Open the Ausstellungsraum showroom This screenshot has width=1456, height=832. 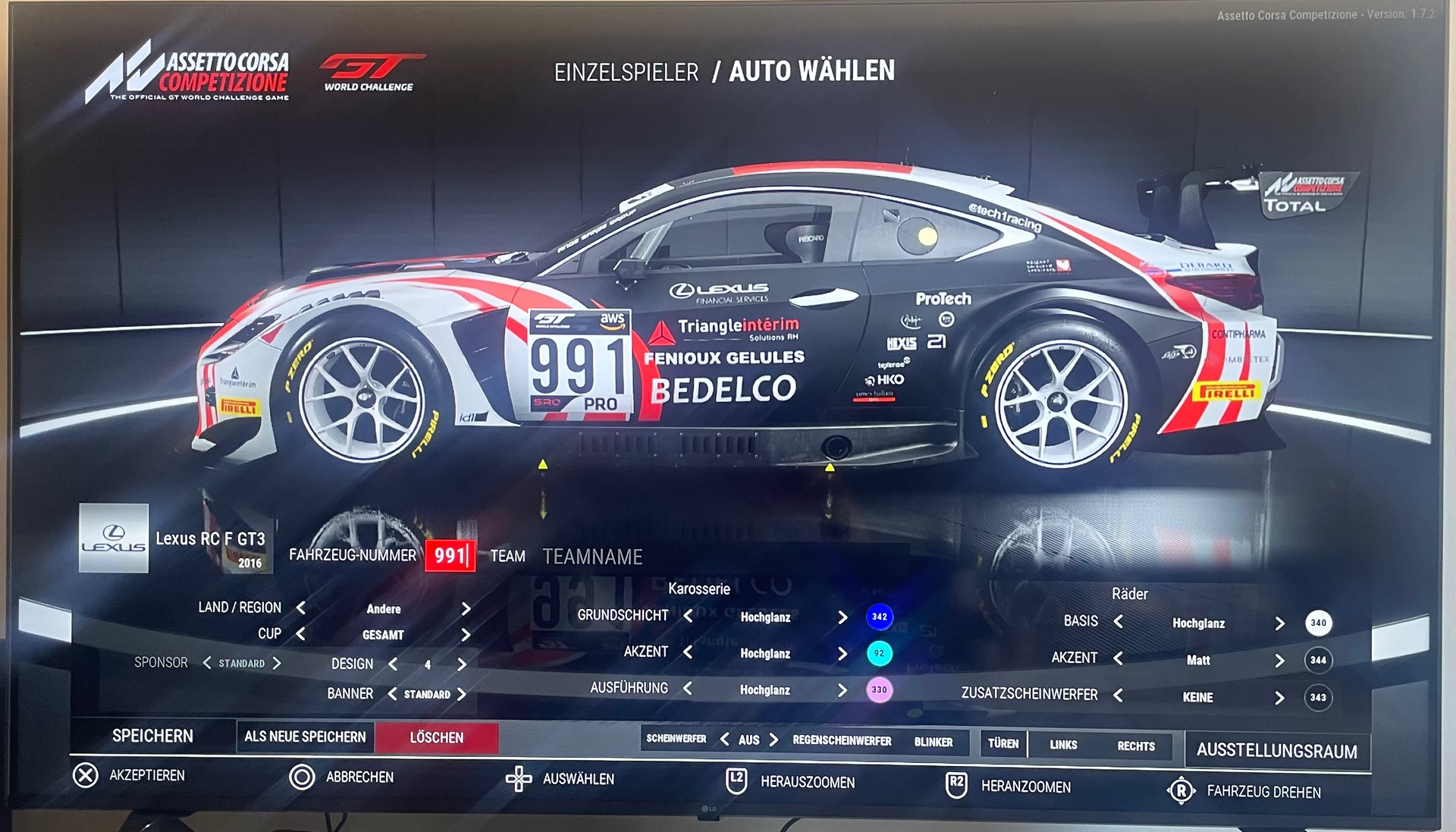1276,751
